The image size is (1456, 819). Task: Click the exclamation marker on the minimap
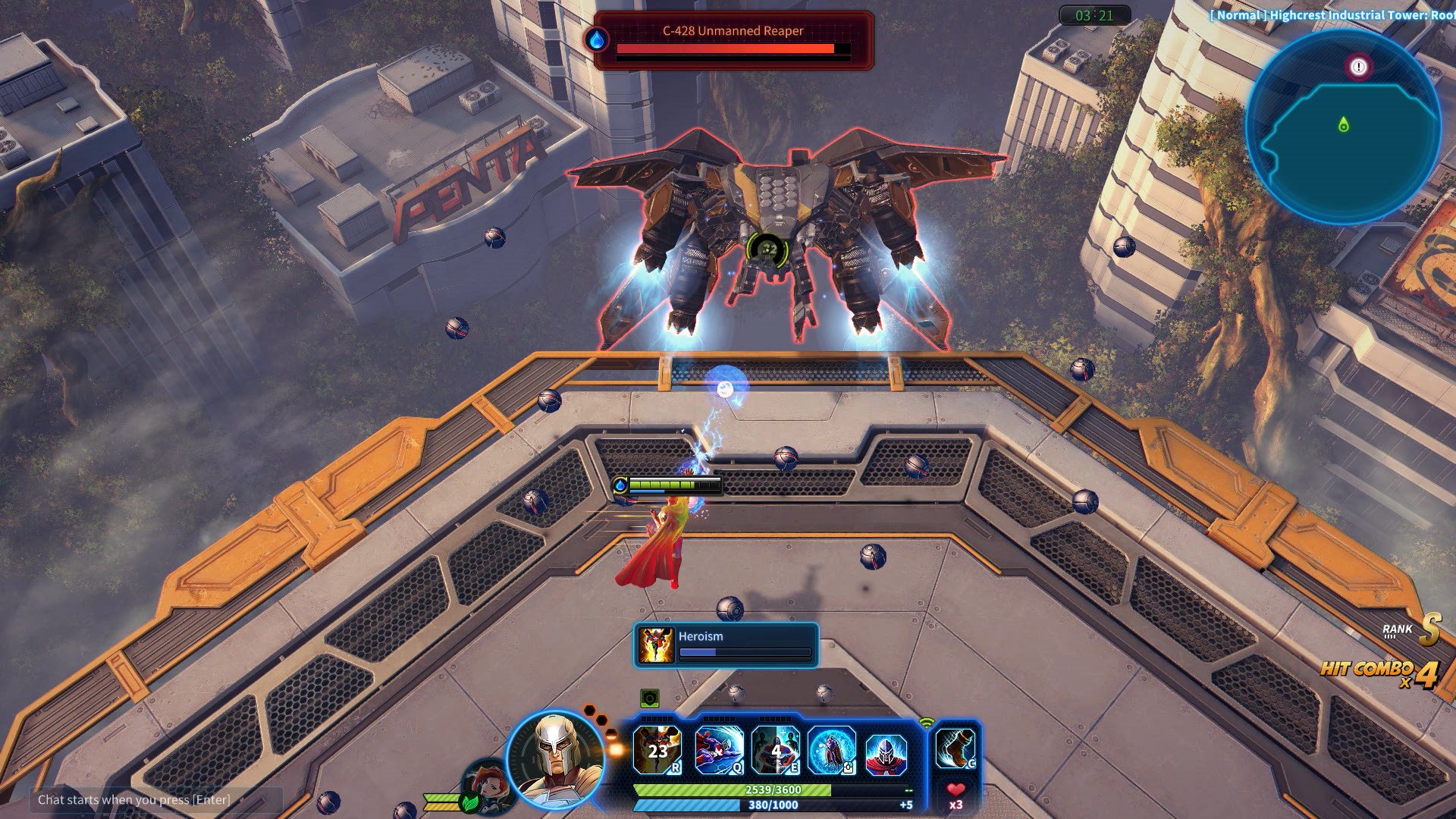[x=1358, y=67]
